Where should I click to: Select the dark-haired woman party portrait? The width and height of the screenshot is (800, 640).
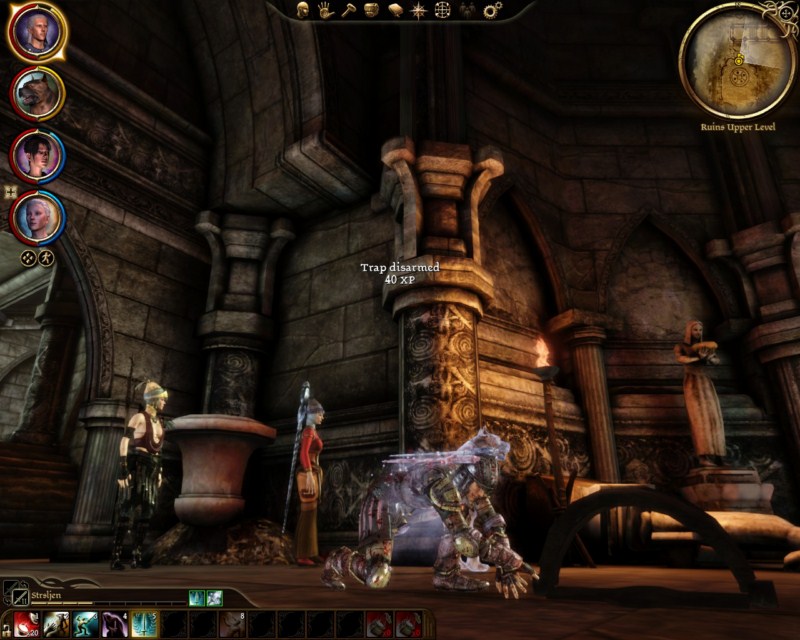pyautogui.click(x=38, y=155)
